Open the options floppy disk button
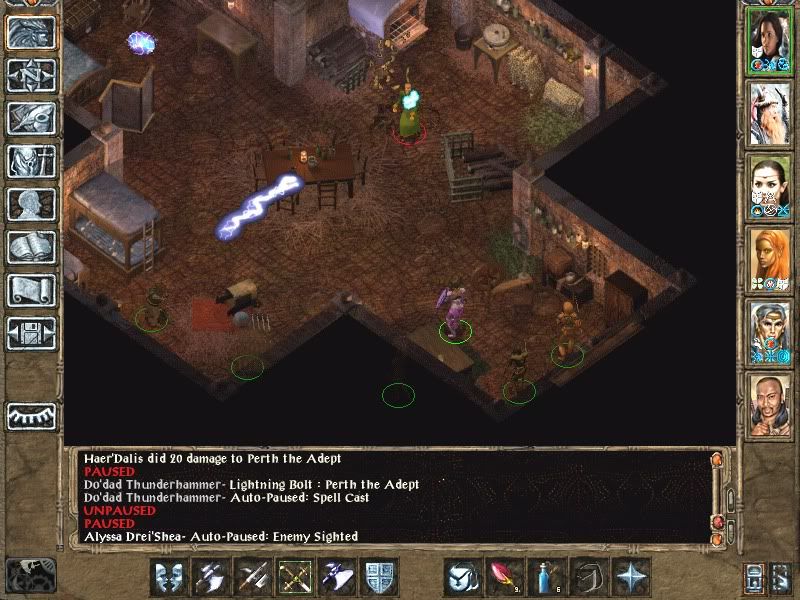Viewport: 800px width, 600px height. click(31, 332)
